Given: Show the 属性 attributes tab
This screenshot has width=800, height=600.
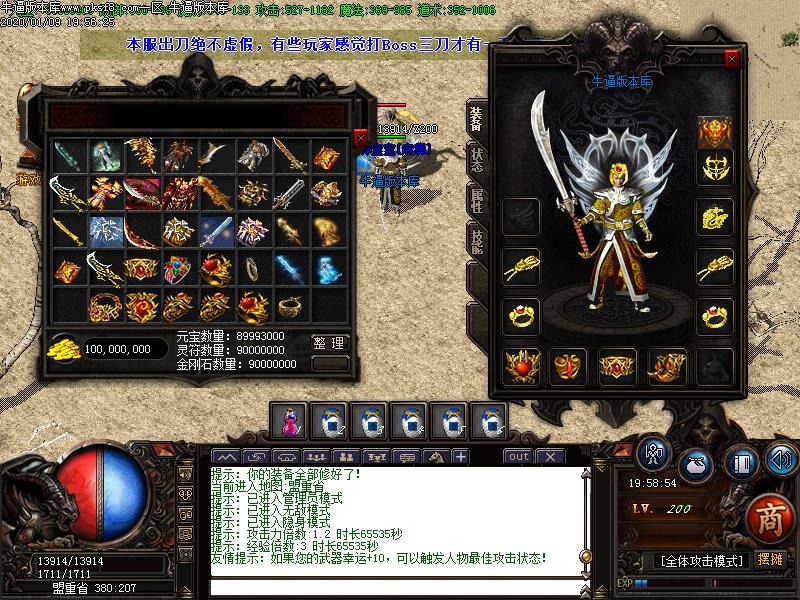Looking at the screenshot, I should click(x=476, y=200).
